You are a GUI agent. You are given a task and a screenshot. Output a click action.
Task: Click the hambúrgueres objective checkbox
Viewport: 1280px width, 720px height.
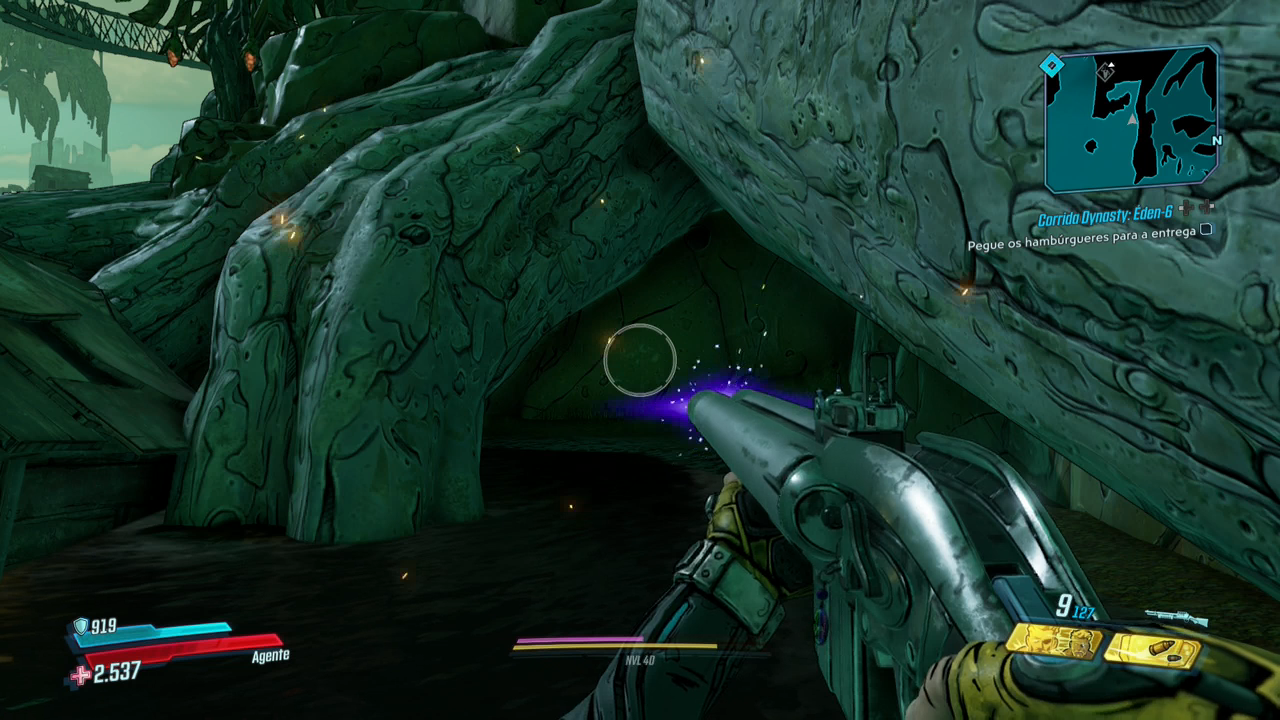tap(1206, 229)
